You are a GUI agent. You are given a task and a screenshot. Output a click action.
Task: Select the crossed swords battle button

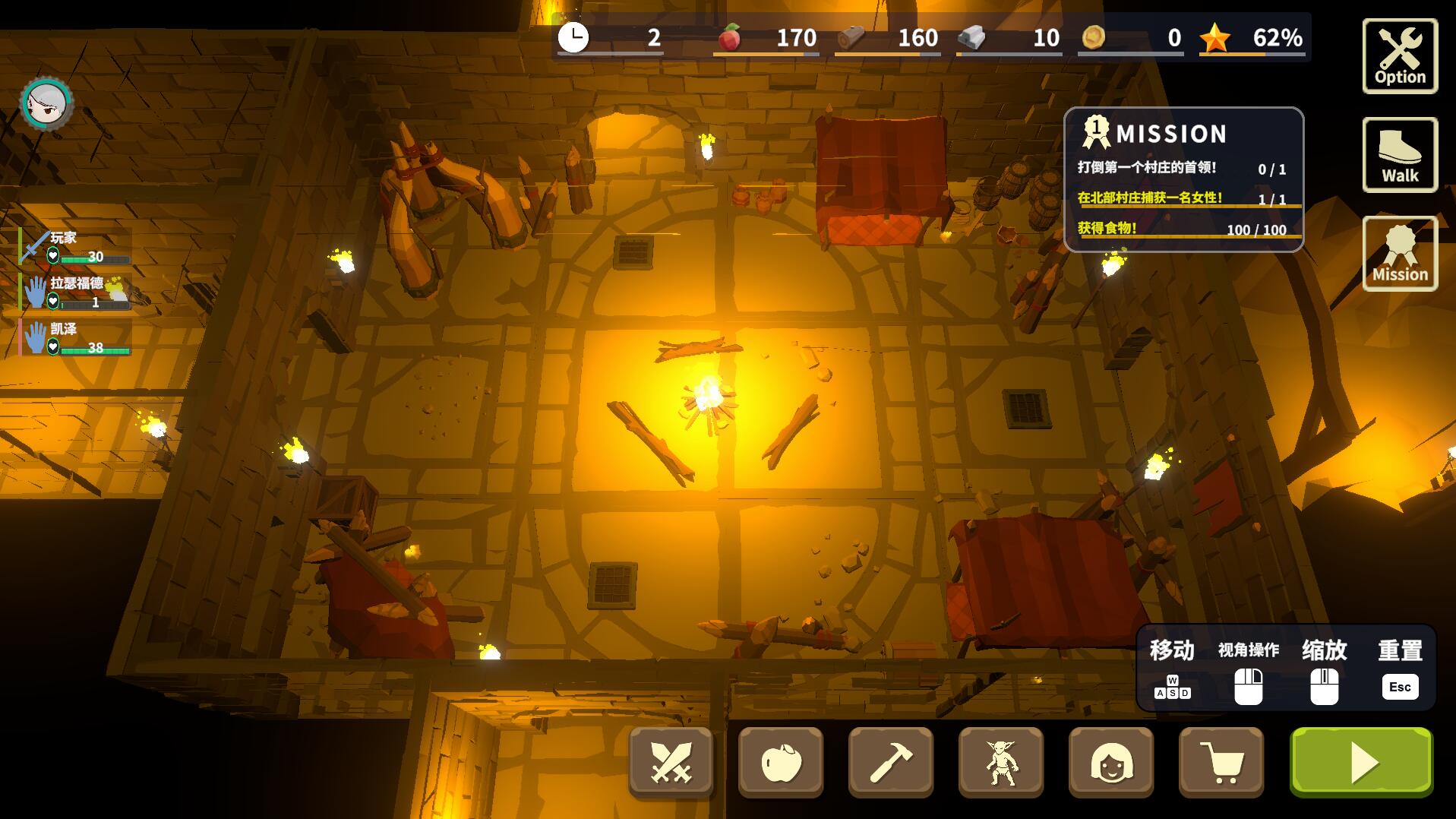point(671,762)
